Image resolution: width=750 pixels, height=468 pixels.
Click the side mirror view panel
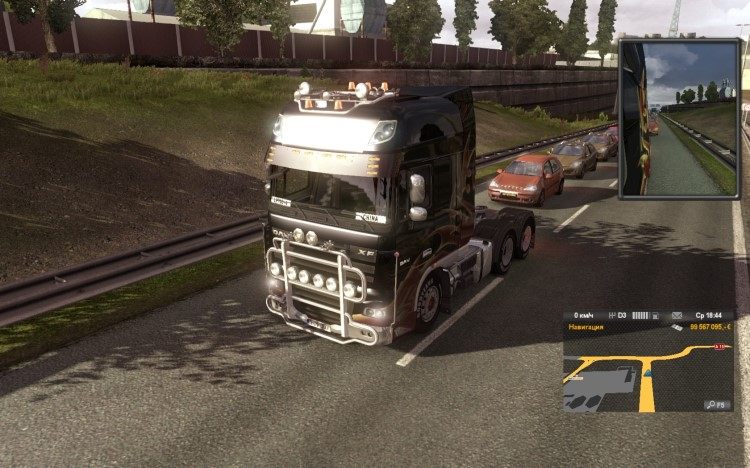point(679,118)
